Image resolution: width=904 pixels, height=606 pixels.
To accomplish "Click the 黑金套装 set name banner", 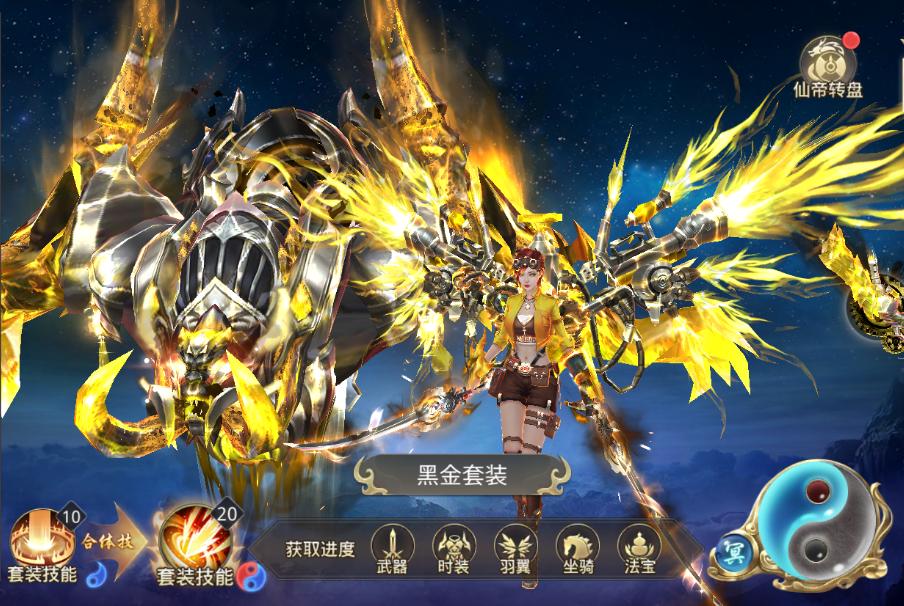I will pyautogui.click(x=462, y=473).
